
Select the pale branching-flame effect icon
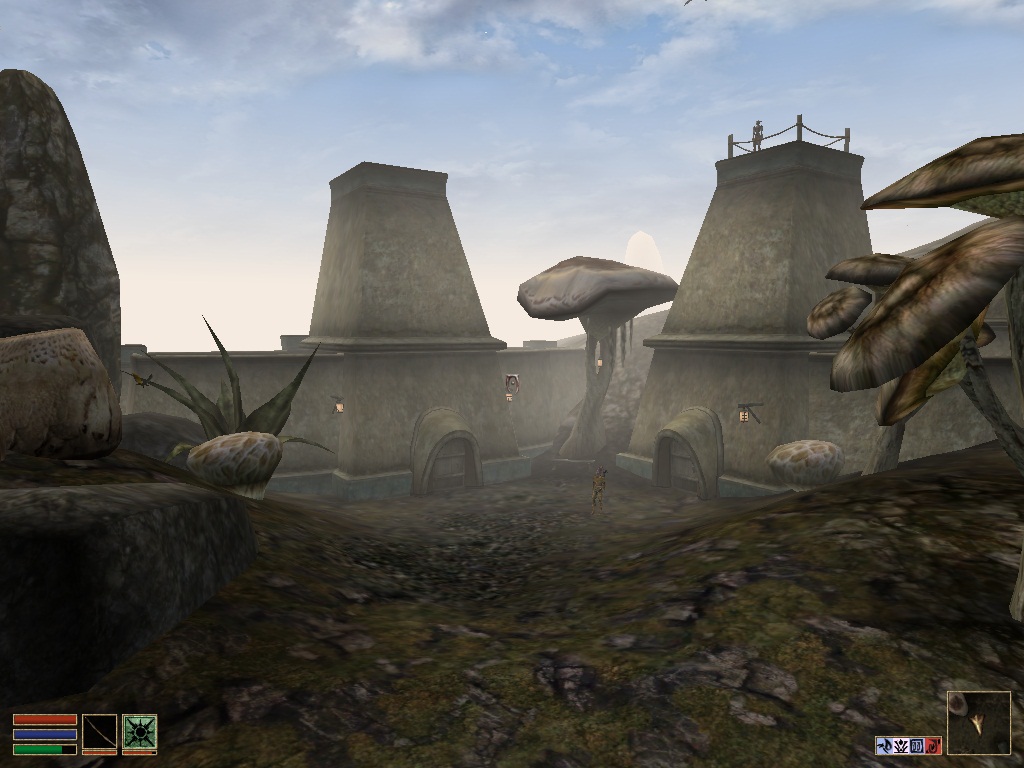pos(900,745)
